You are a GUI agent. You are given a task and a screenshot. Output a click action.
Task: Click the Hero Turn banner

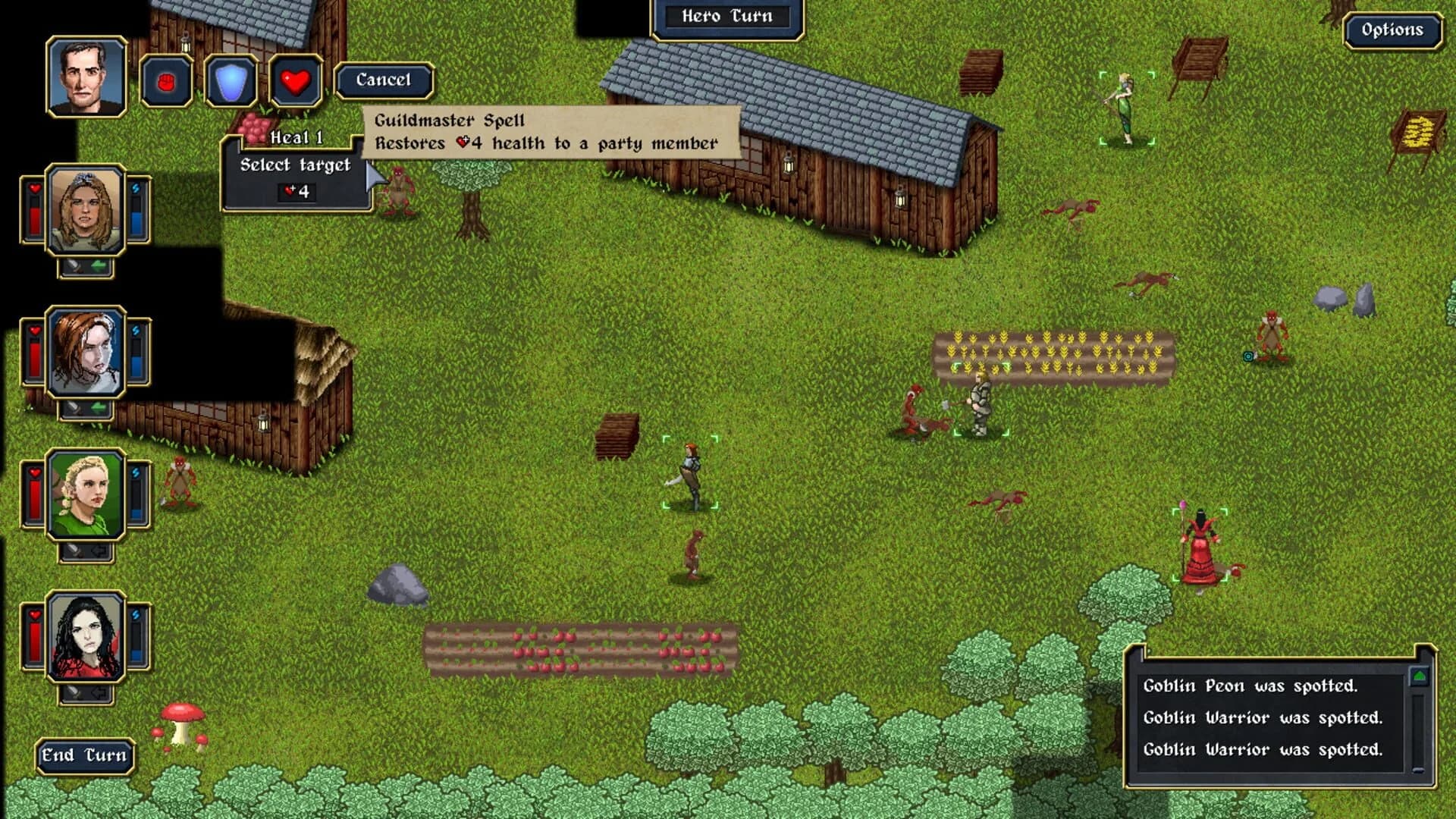point(728,17)
